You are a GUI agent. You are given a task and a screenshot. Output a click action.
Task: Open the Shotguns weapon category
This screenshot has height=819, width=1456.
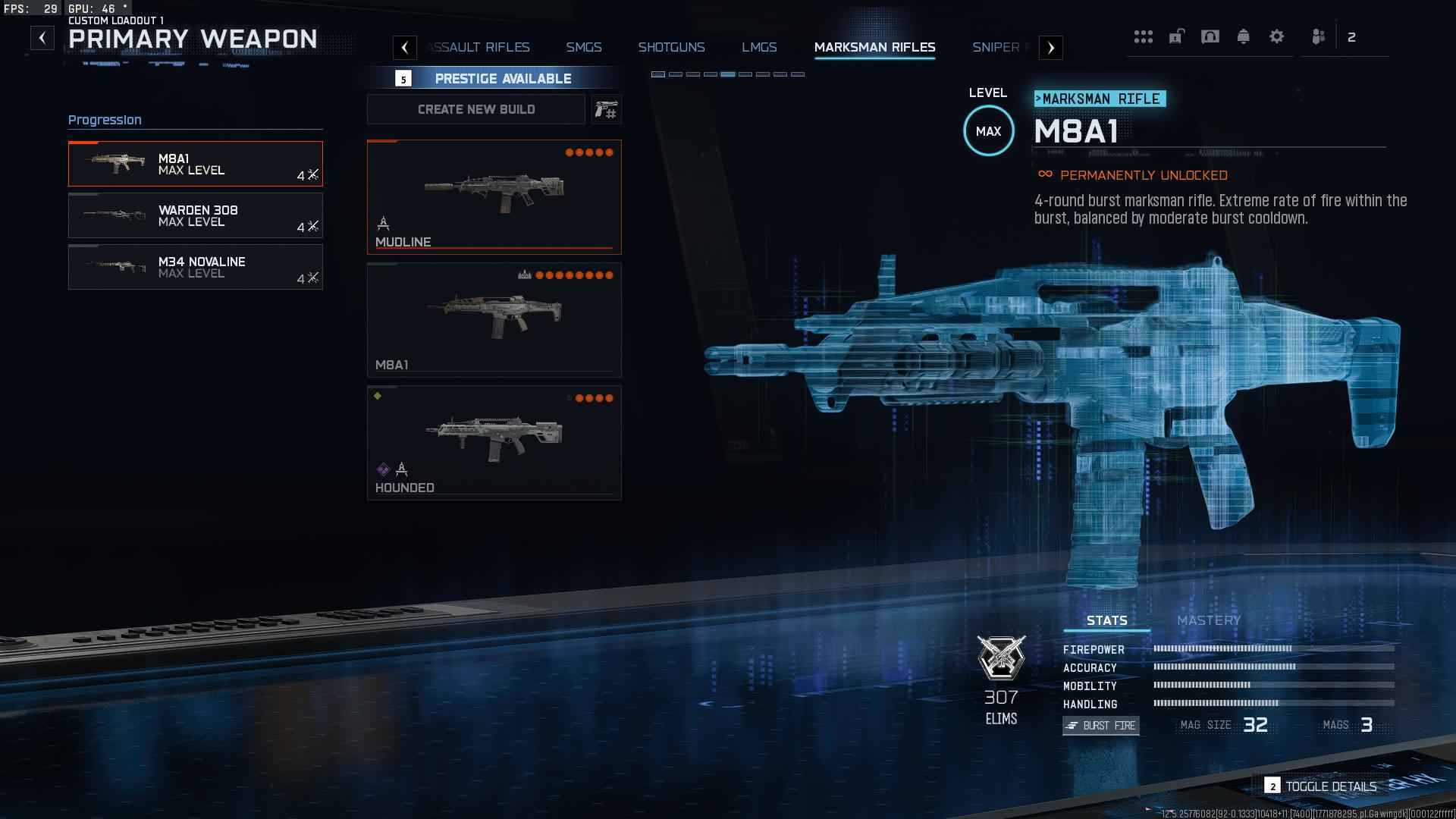click(x=671, y=47)
